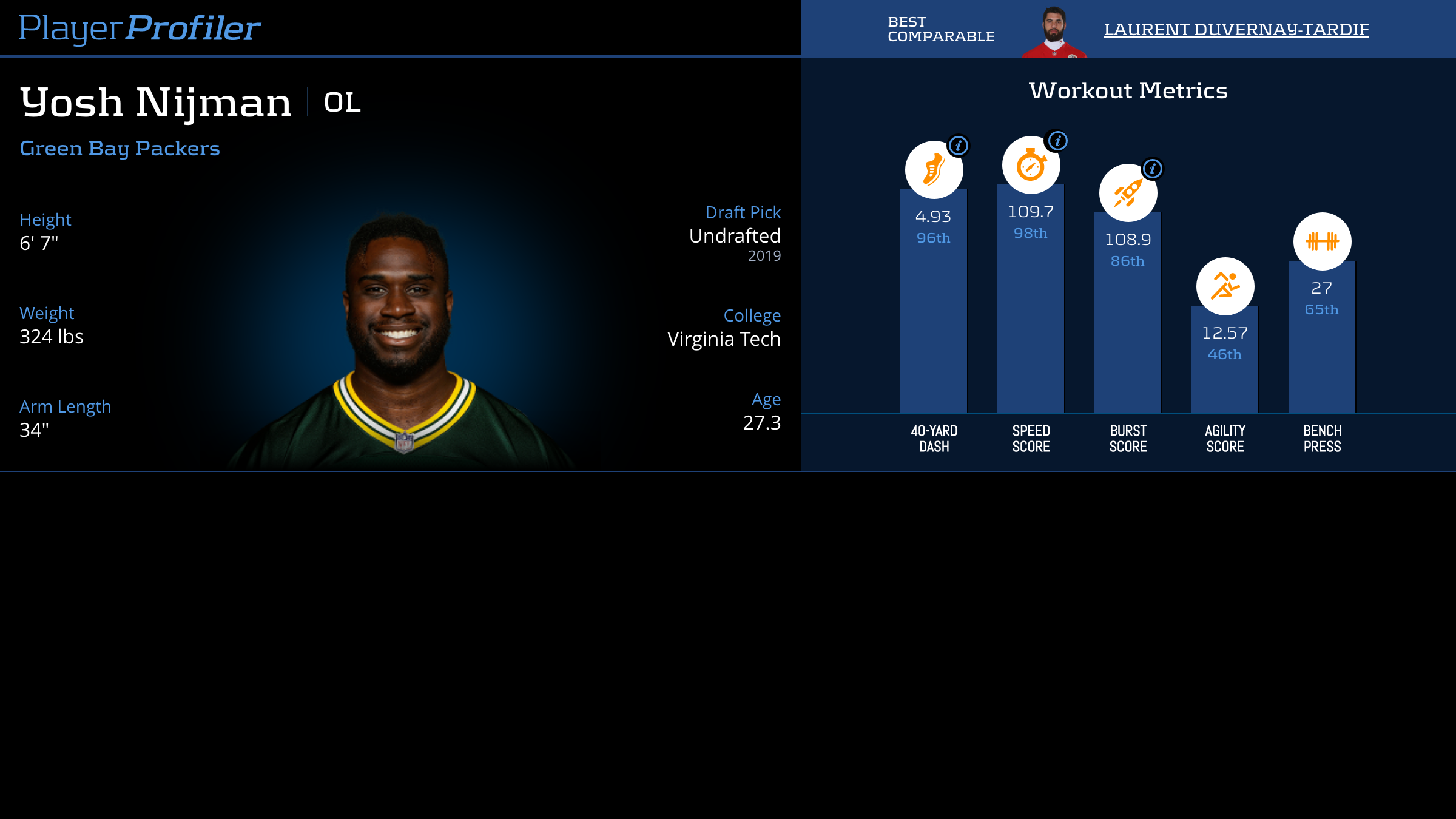This screenshot has width=1456, height=819.
Task: Show info for the 40-Yard Dash metric
Action: pos(959,146)
